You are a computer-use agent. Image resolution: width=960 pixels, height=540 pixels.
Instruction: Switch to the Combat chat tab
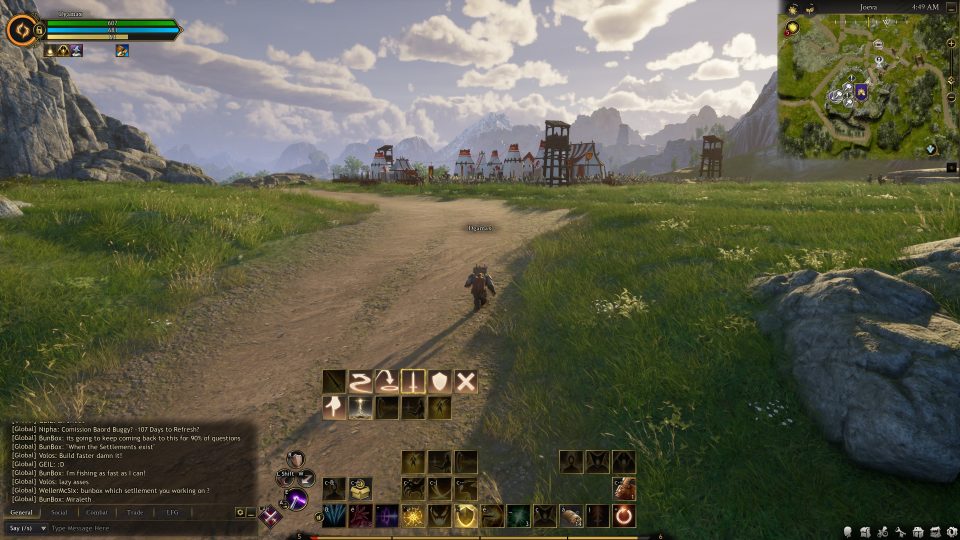click(97, 512)
